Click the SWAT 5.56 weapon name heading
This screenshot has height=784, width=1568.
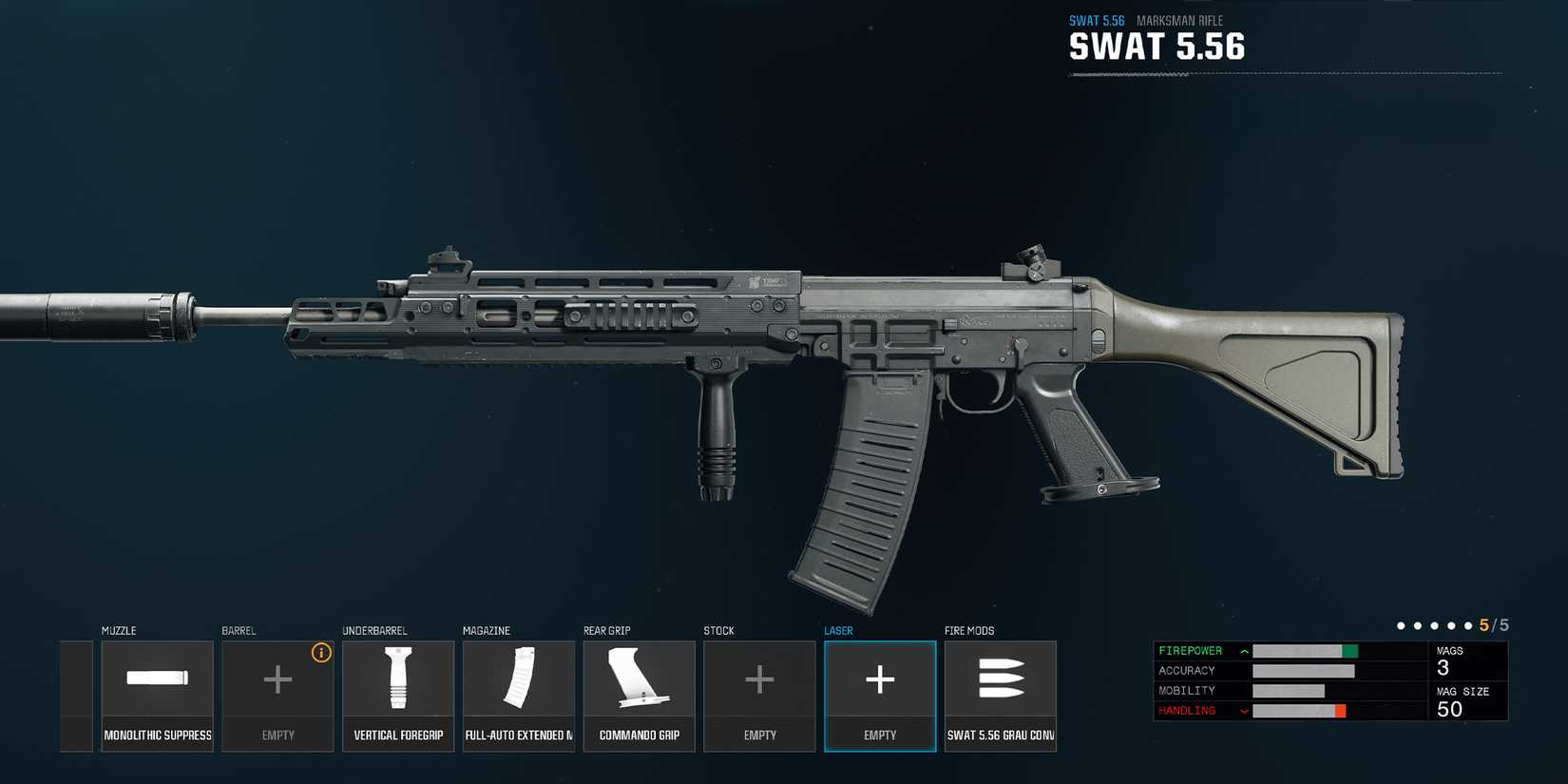1157,46
